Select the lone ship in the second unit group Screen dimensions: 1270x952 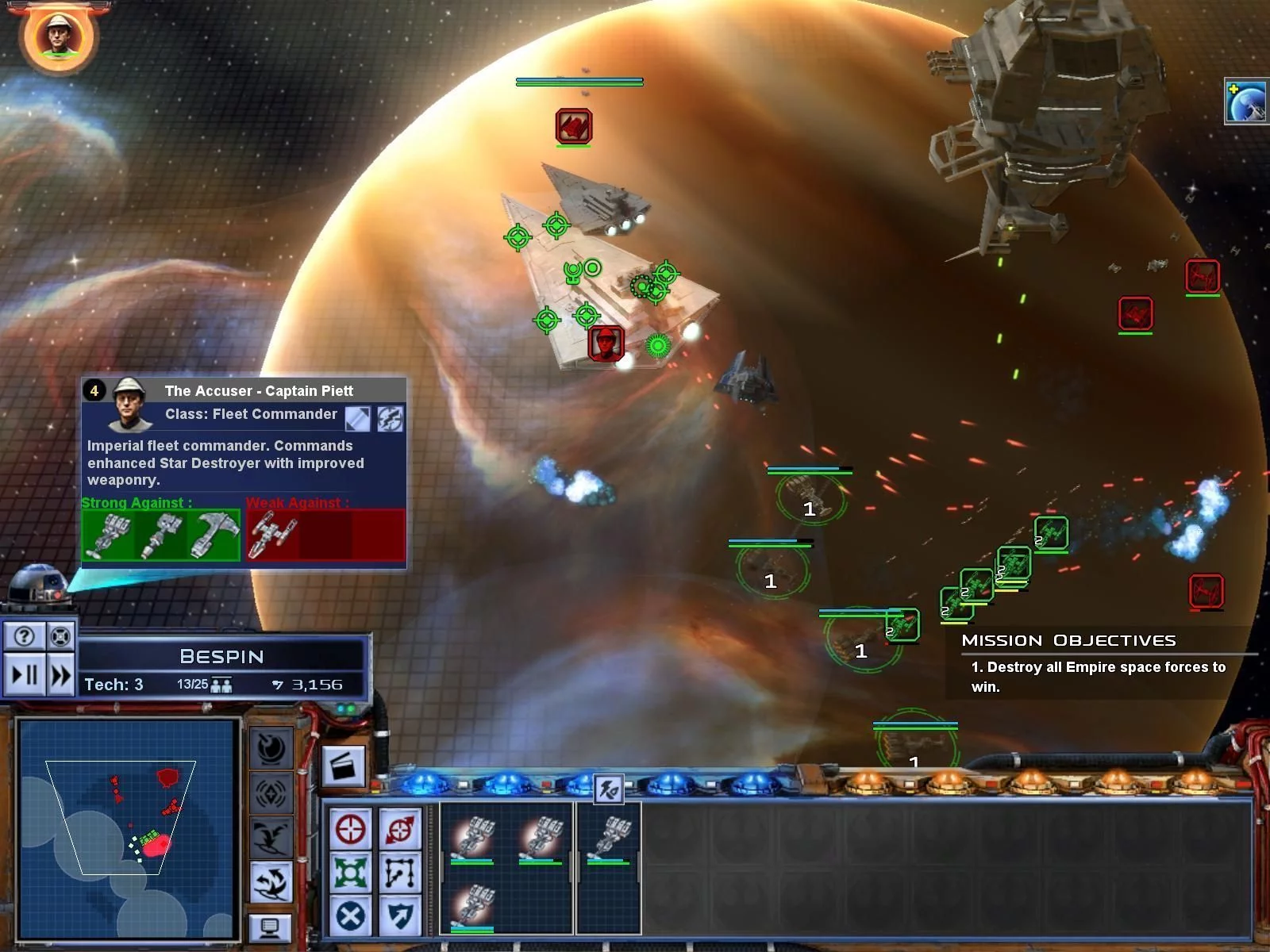[609, 839]
